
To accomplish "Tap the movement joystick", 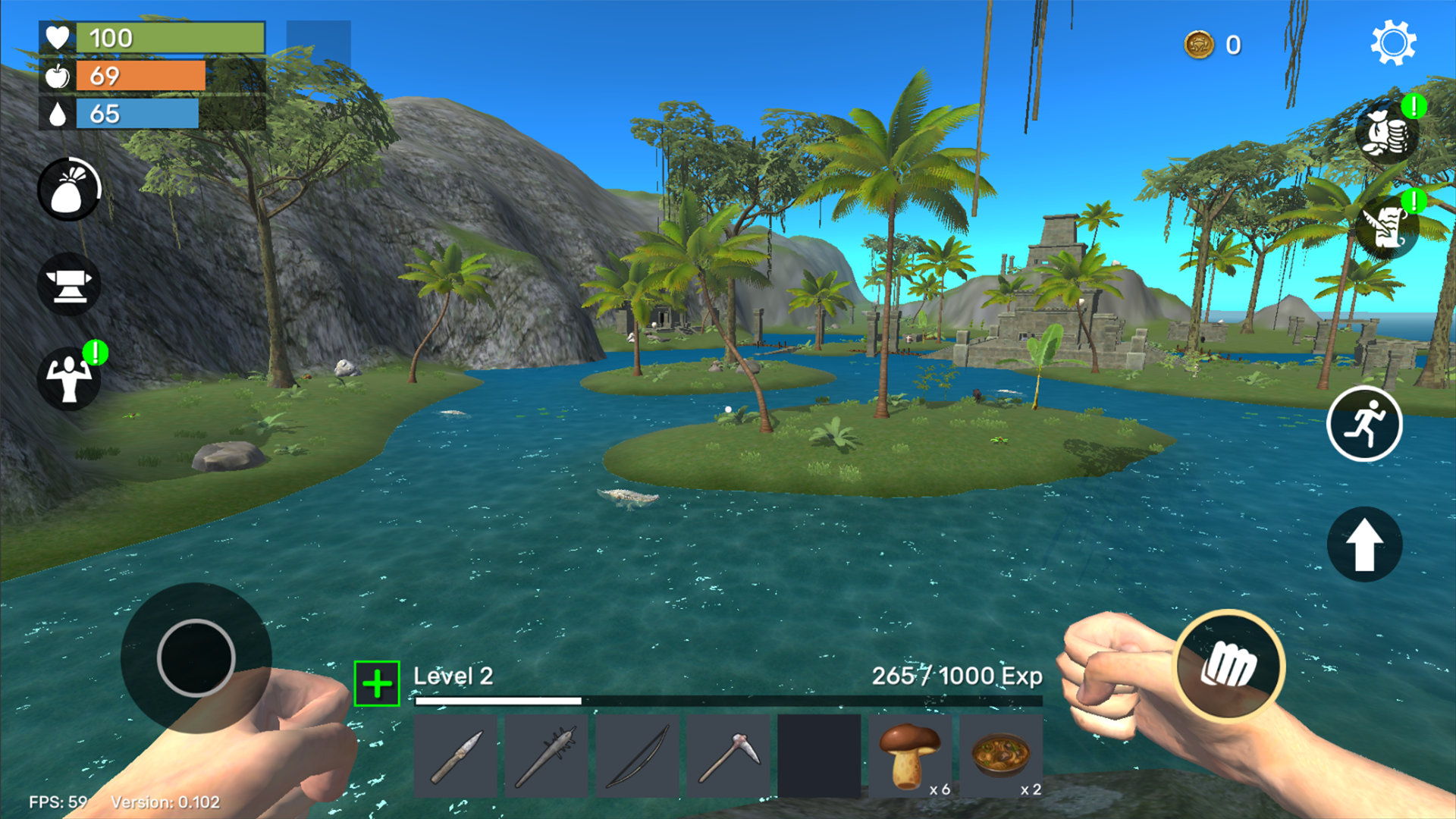I will click(x=196, y=658).
